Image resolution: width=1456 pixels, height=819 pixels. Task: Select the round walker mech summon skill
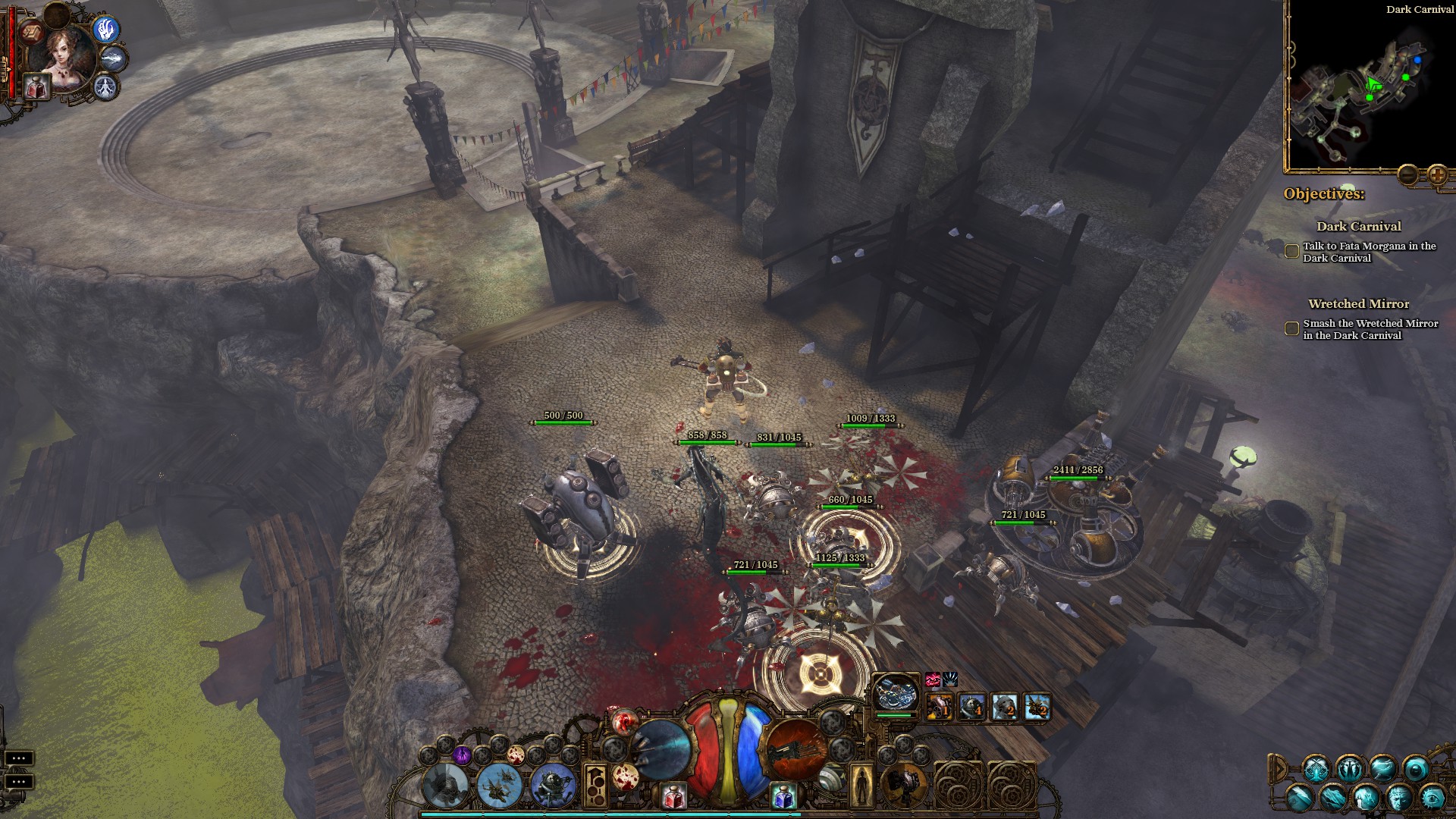point(554,785)
